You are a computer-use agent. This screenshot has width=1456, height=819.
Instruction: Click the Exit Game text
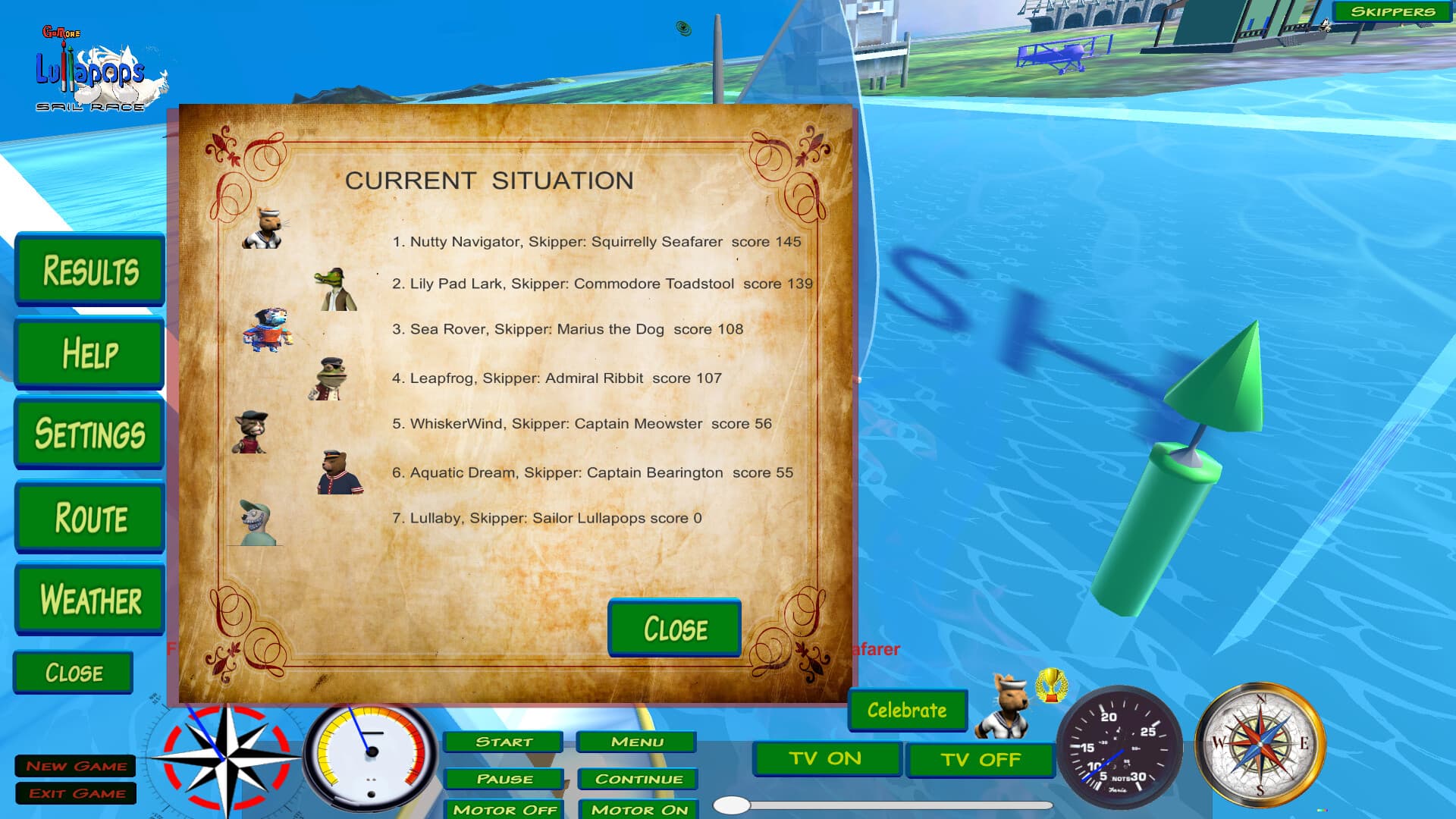click(77, 793)
